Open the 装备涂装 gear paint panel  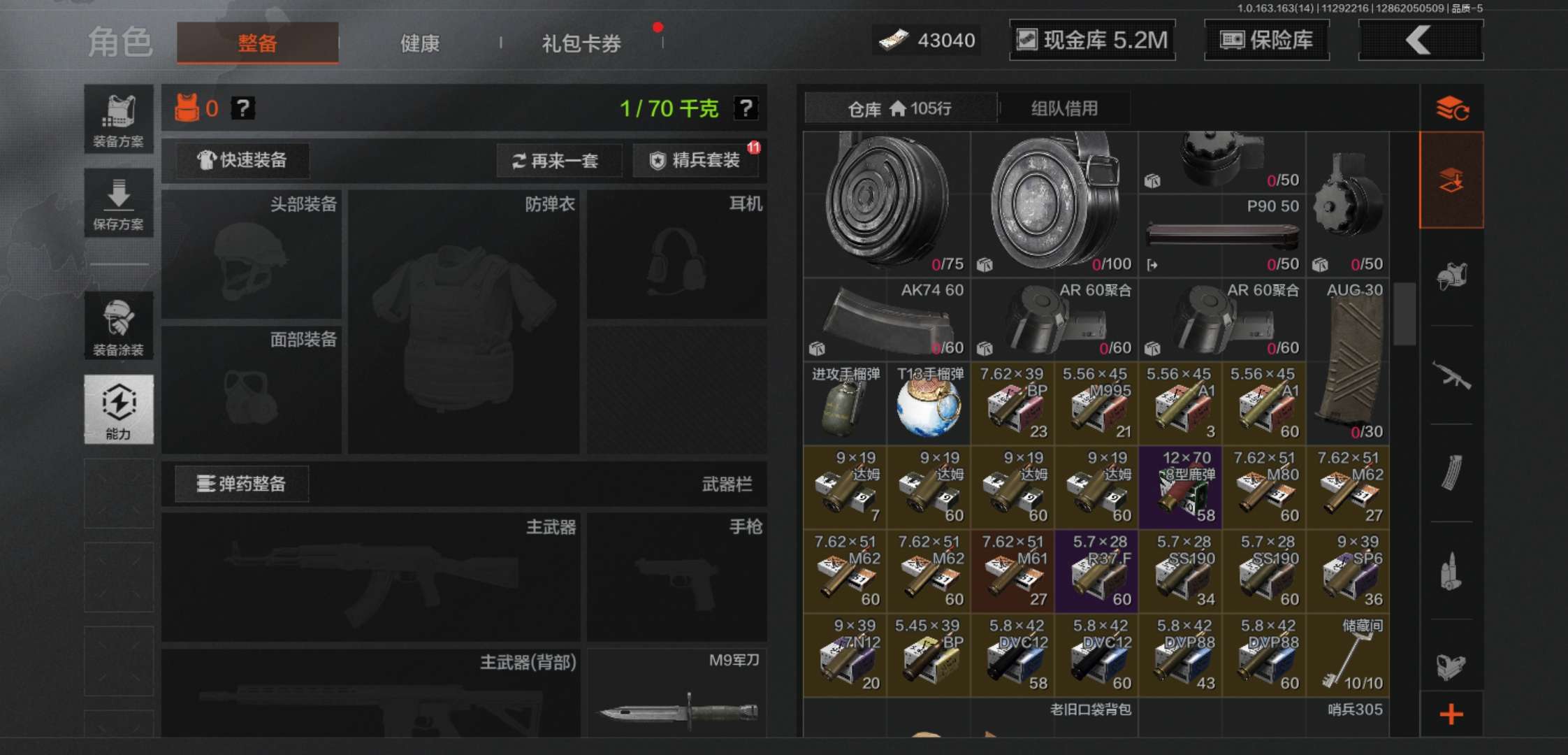[119, 325]
